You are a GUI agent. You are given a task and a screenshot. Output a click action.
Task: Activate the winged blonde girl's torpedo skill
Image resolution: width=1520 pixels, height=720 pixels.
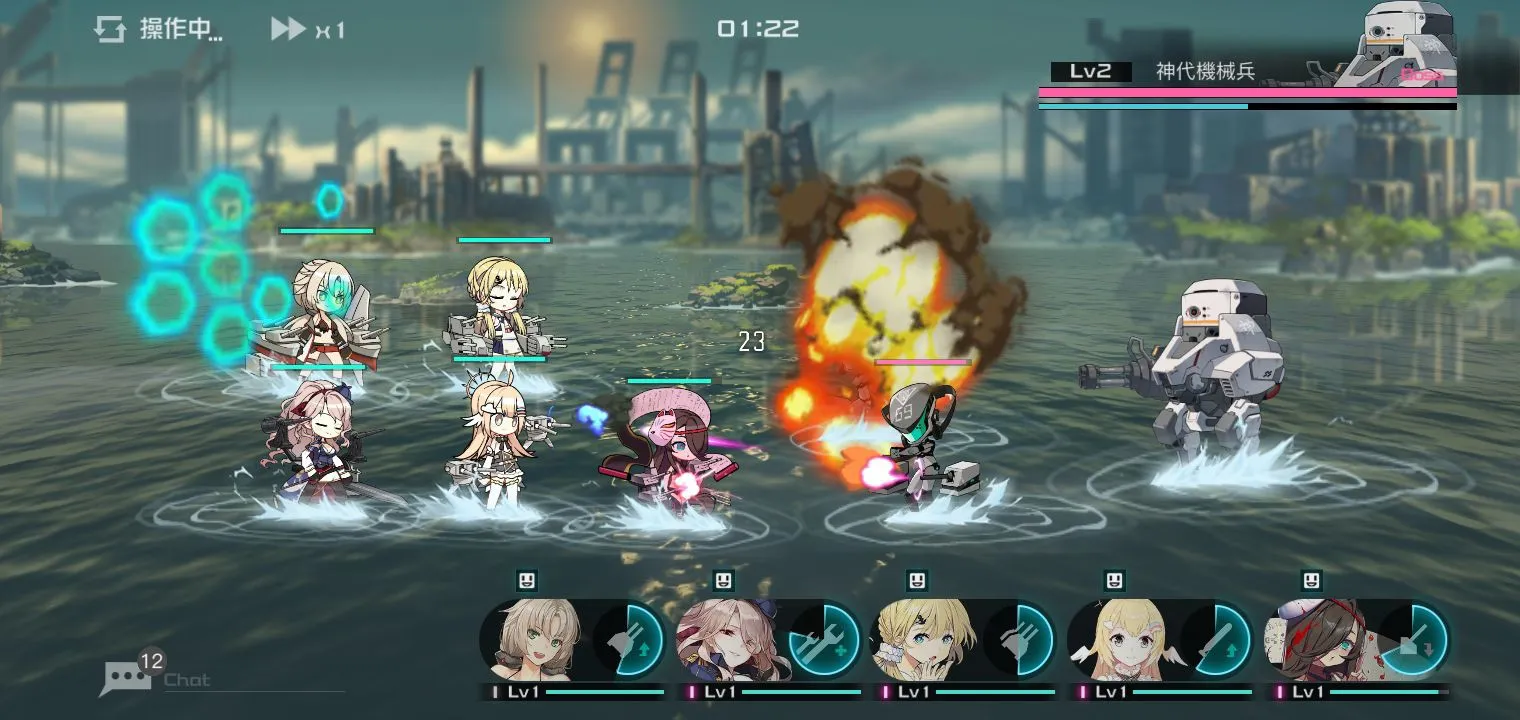click(1218, 640)
